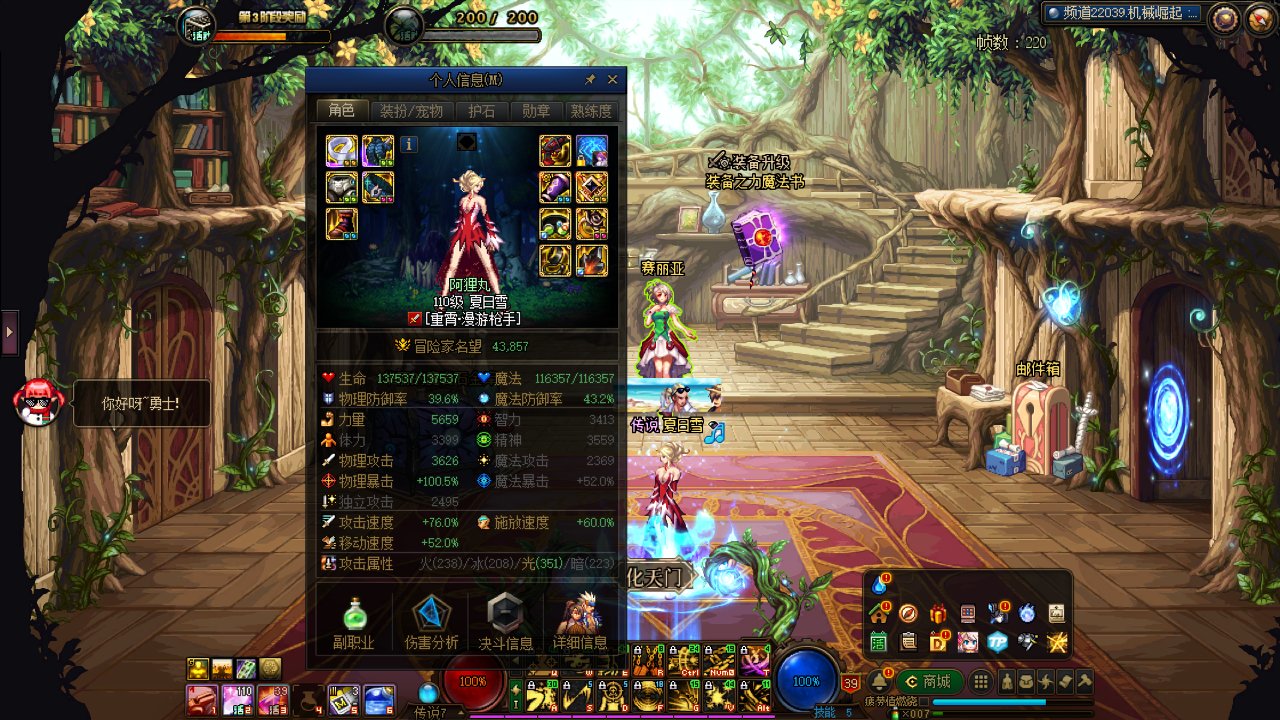Open the nine-dot grid menu button
1280x720 pixels.
[x=981, y=682]
